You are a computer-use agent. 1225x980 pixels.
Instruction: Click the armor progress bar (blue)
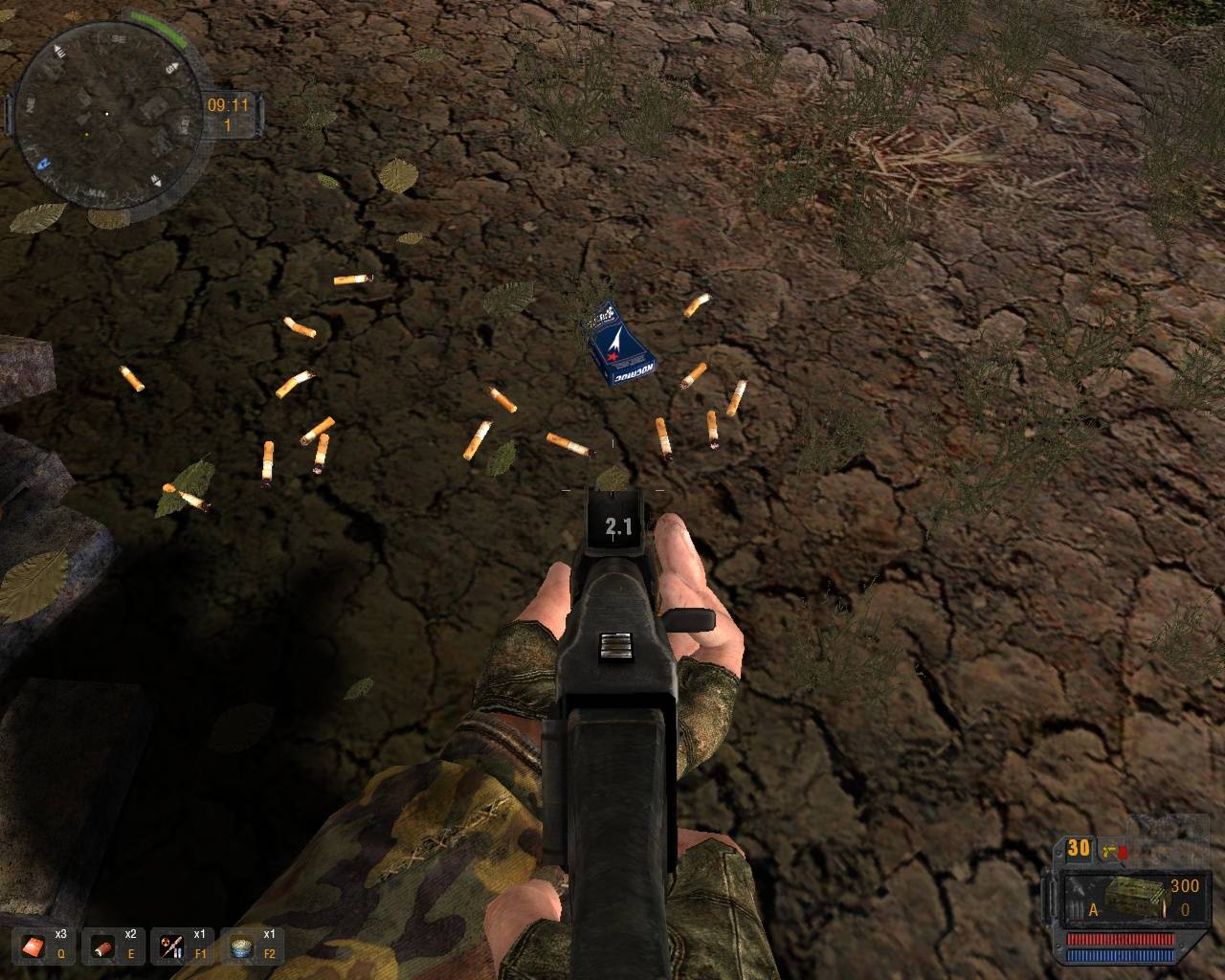click(x=1120, y=956)
